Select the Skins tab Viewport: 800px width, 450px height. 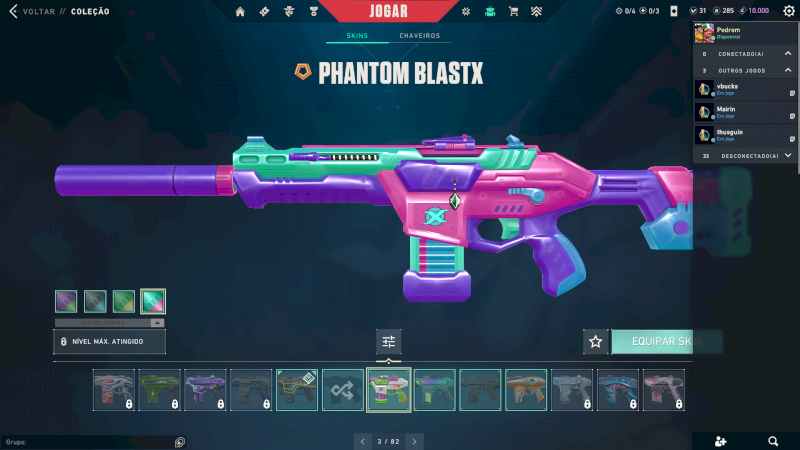point(357,36)
